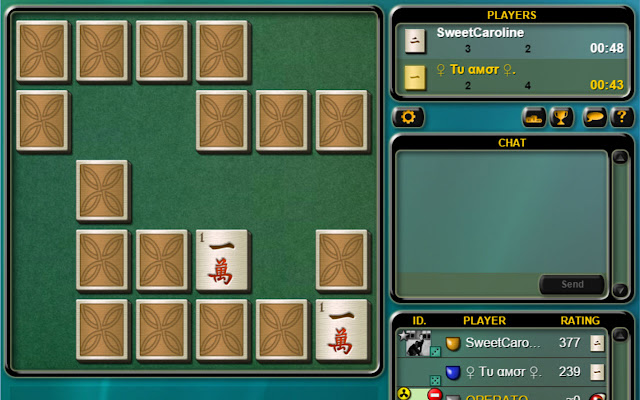
Task: Sort the list by PLAYER column
Action: tap(484, 321)
